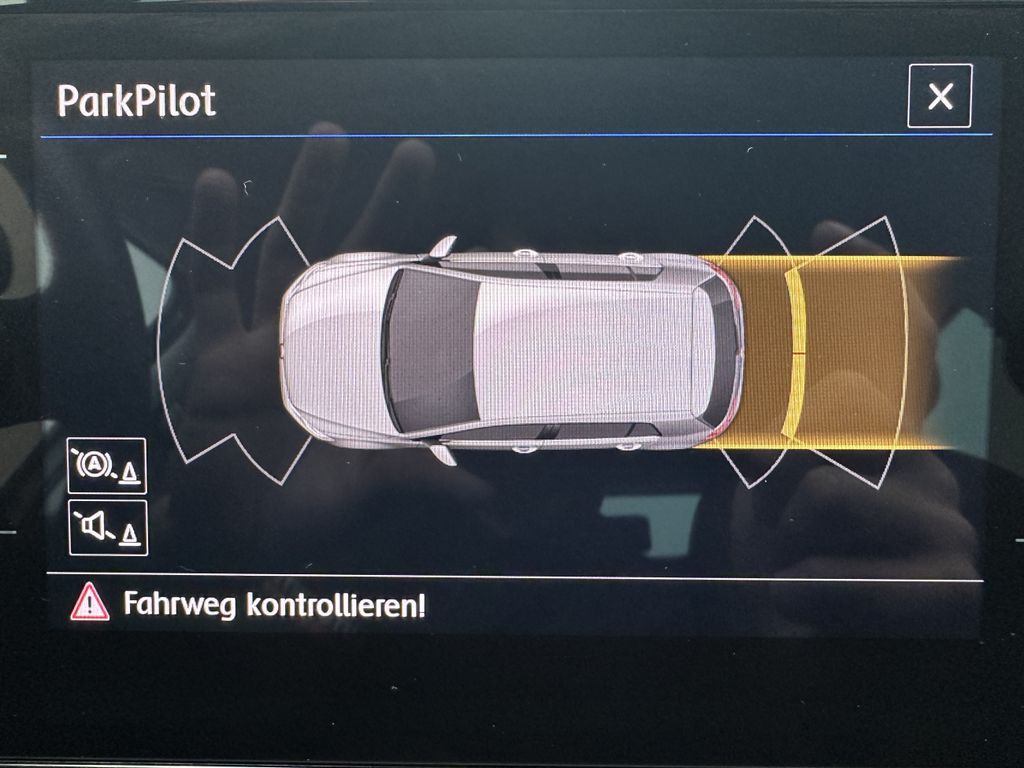Mute the parking sensor sound

[x=107, y=528]
